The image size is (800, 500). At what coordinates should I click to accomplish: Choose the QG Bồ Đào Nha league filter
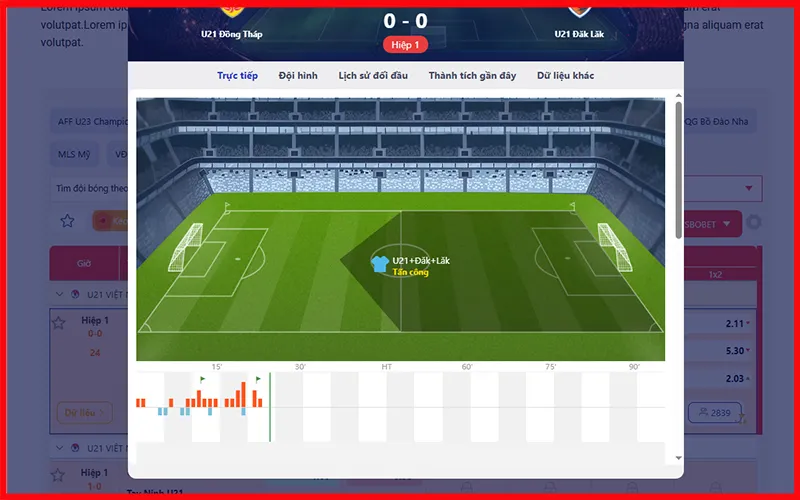[x=718, y=122]
